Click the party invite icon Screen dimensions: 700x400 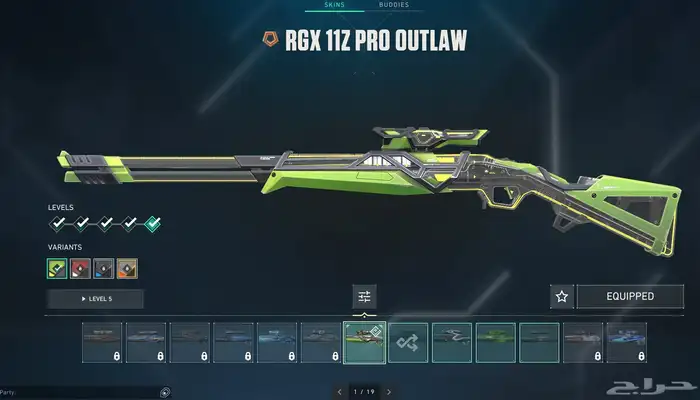pyautogui.click(x=165, y=391)
